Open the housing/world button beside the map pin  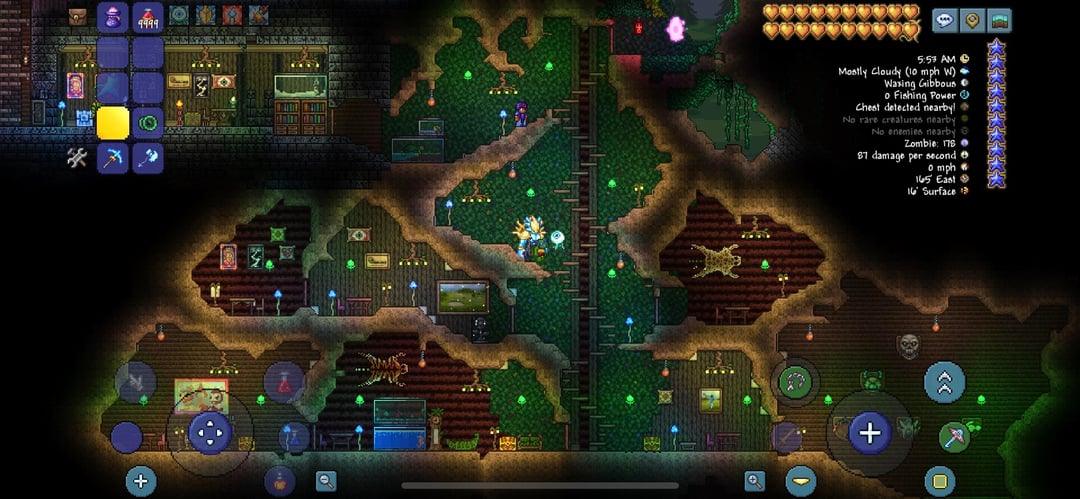pos(998,20)
